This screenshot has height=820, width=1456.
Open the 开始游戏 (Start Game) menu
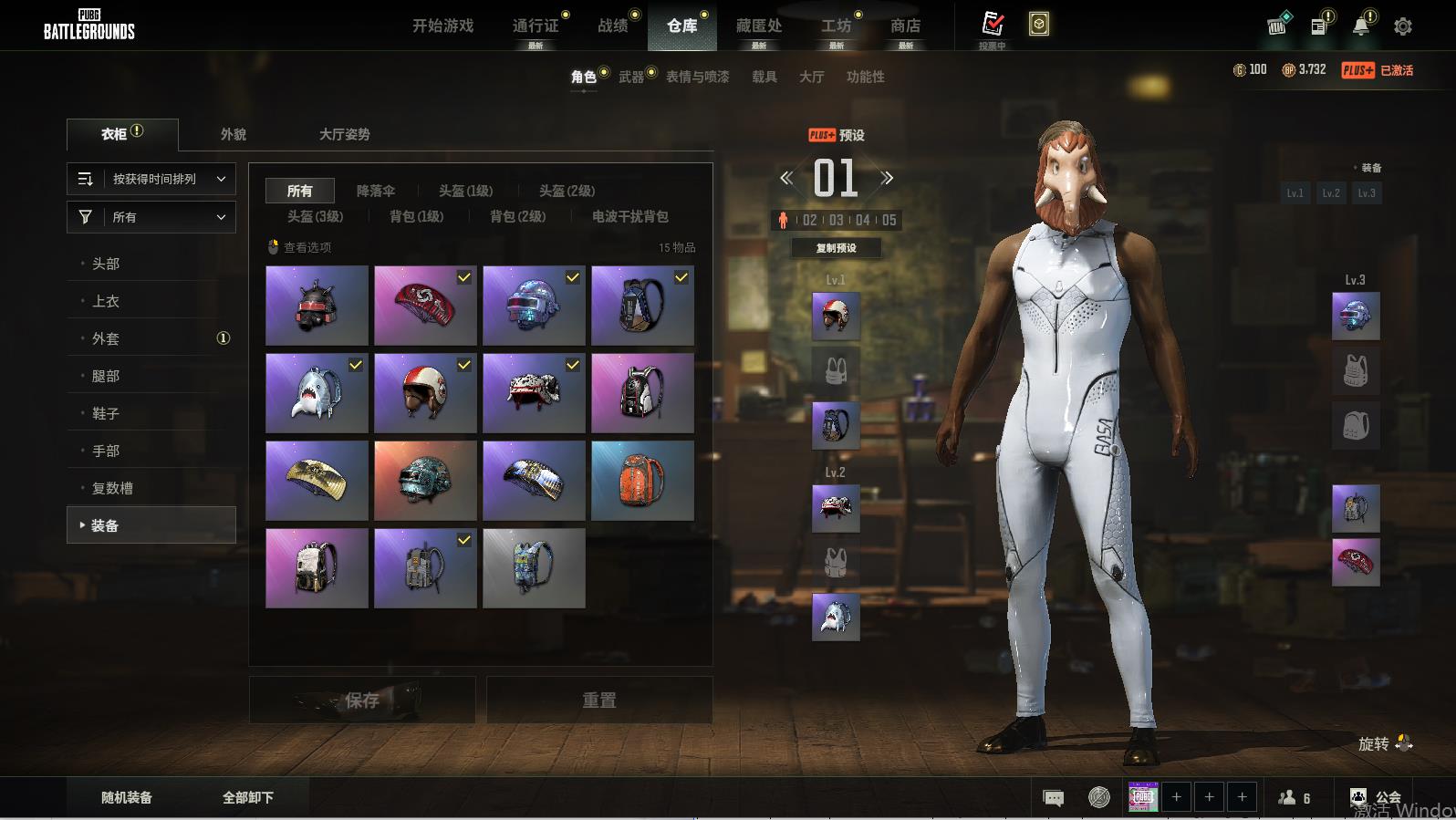[442, 26]
